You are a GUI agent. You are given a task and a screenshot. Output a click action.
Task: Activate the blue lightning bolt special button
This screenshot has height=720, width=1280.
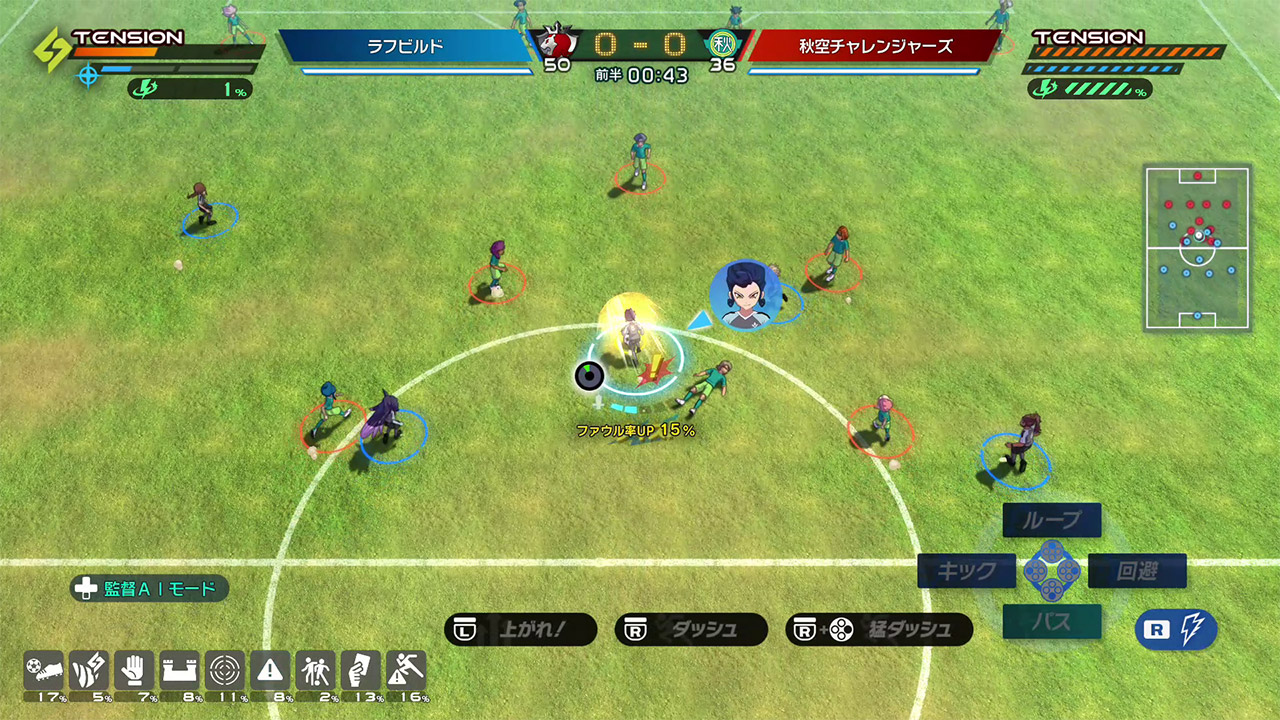point(1176,630)
